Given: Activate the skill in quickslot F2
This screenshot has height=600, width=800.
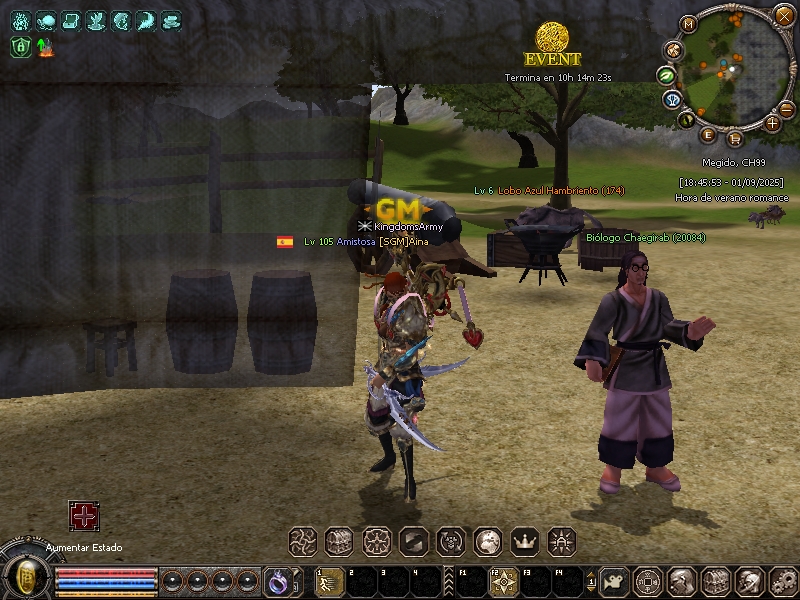Looking at the screenshot, I should [504, 581].
